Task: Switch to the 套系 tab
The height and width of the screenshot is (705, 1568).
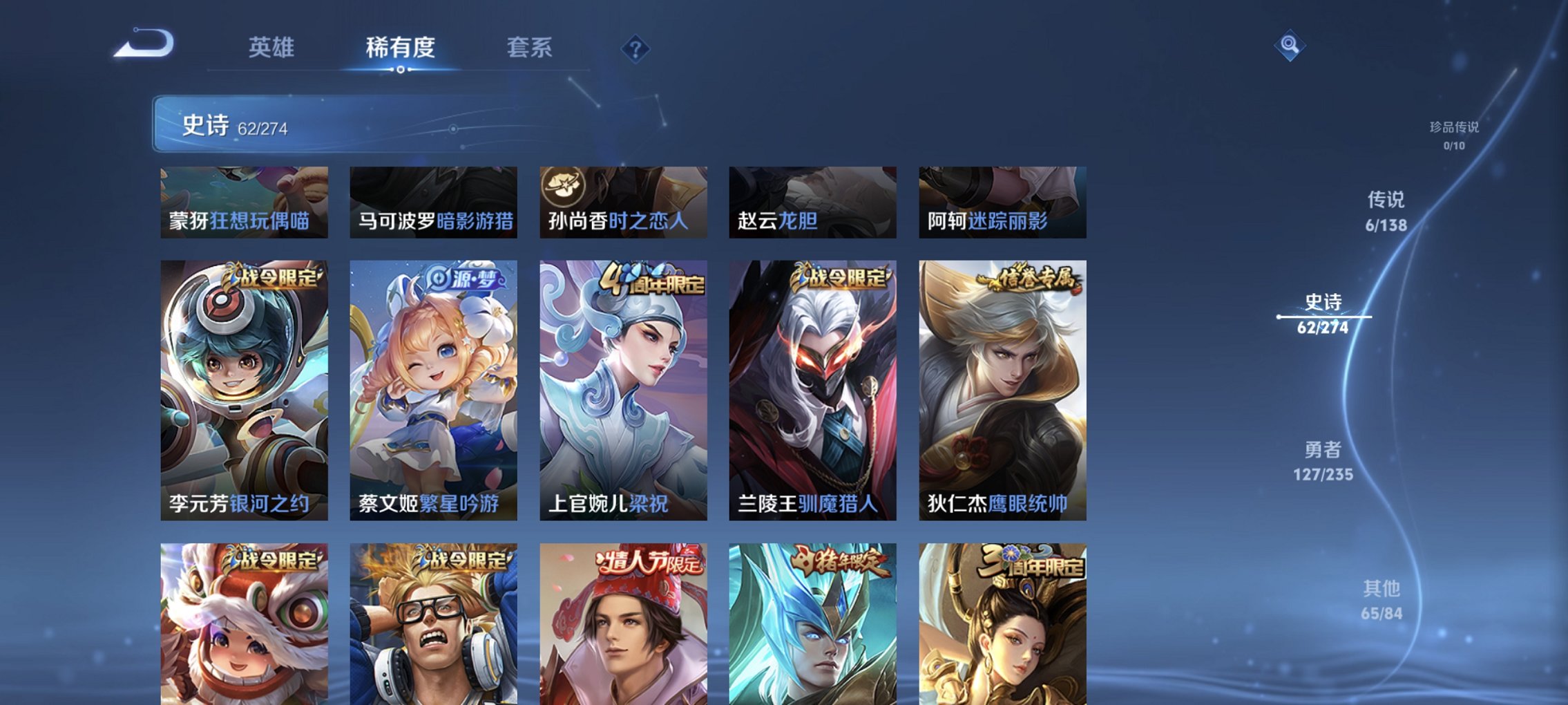Action: coord(526,48)
